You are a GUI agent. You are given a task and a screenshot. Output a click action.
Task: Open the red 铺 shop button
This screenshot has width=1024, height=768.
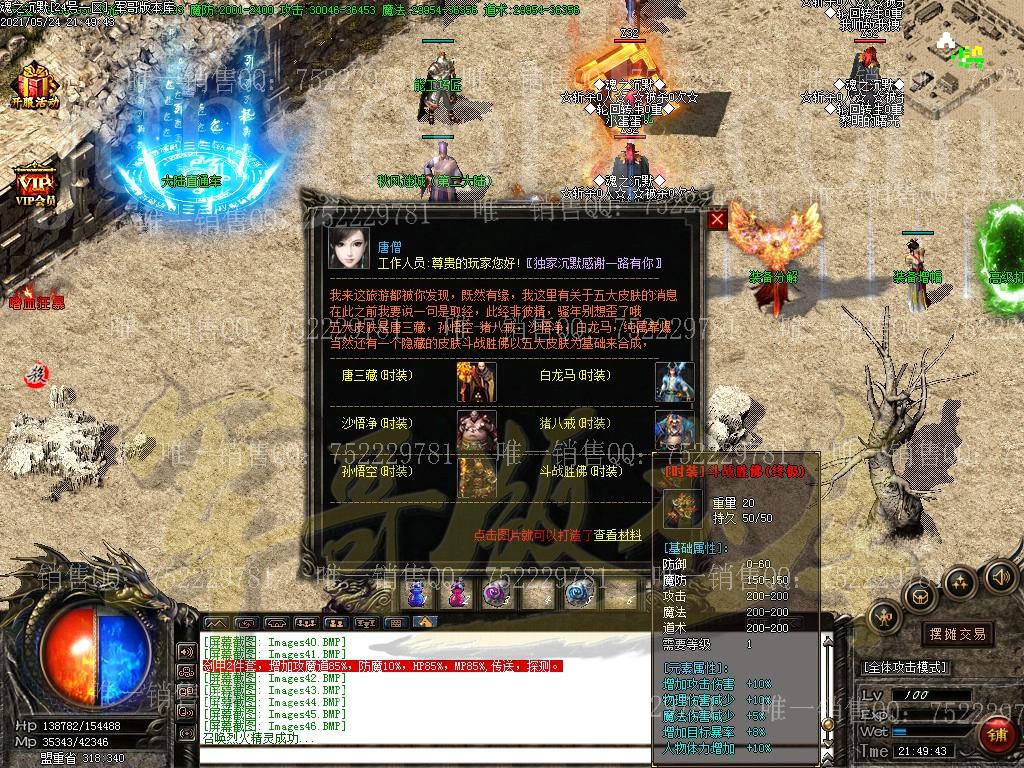997,737
